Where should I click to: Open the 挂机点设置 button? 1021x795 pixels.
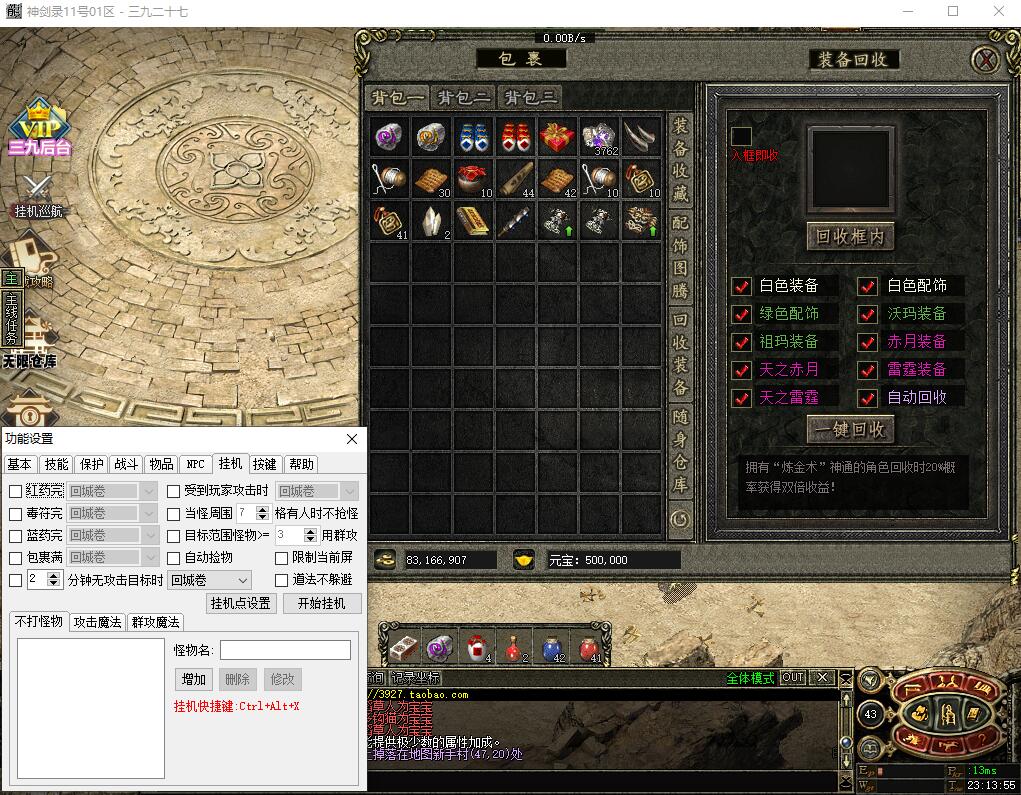[241, 603]
